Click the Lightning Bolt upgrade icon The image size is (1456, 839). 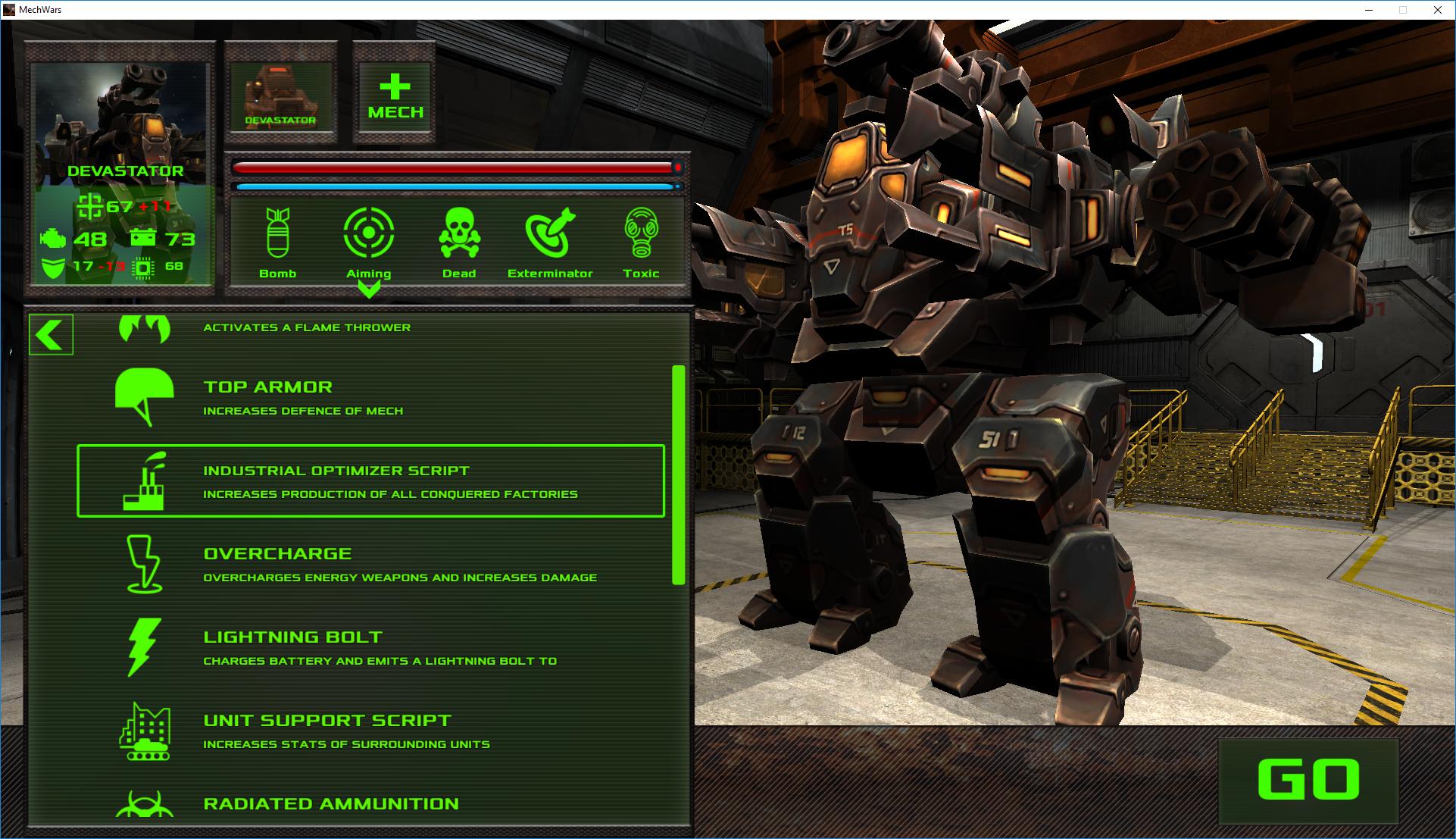pyautogui.click(x=145, y=650)
